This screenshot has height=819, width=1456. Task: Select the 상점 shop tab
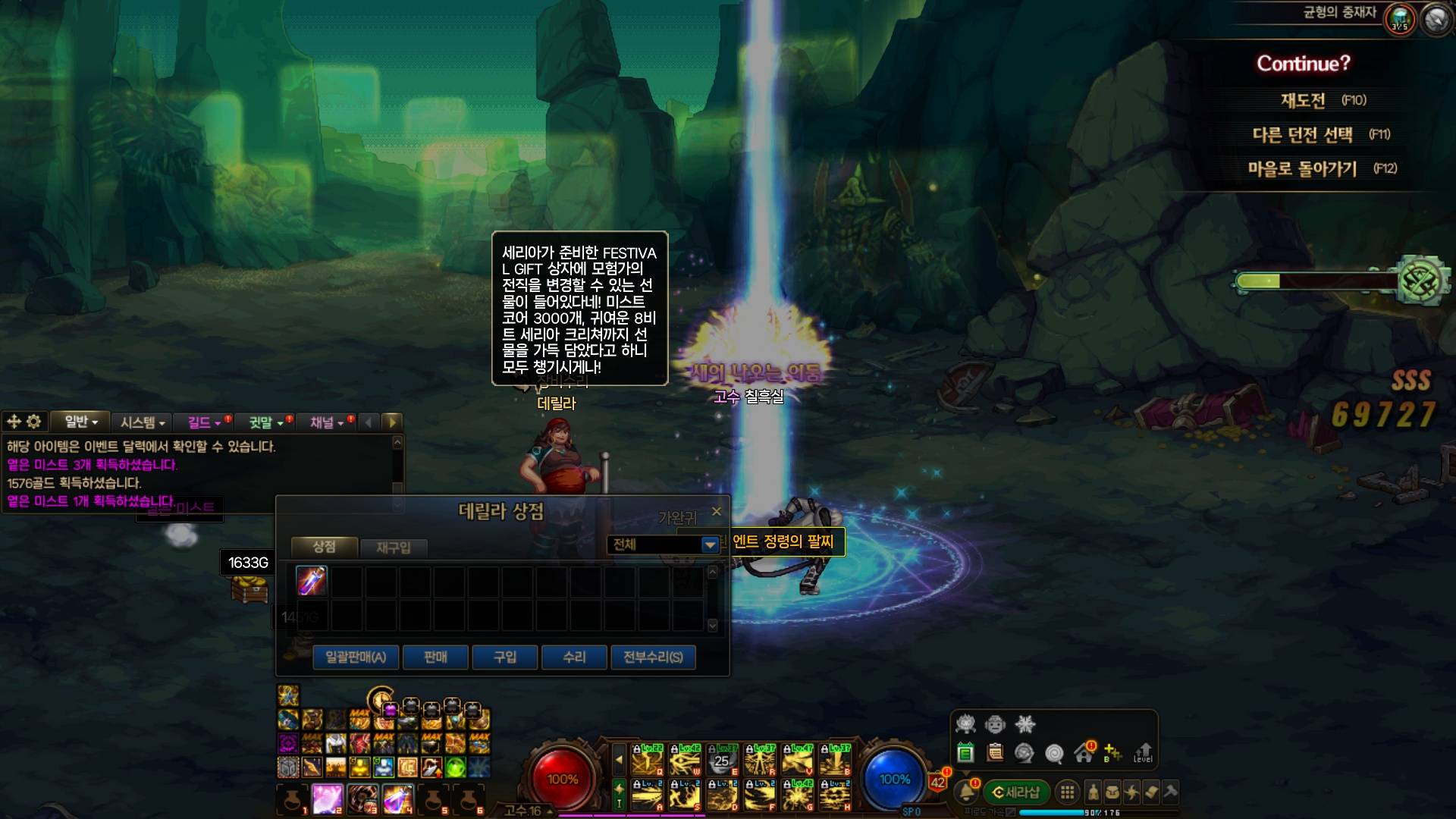tap(324, 546)
